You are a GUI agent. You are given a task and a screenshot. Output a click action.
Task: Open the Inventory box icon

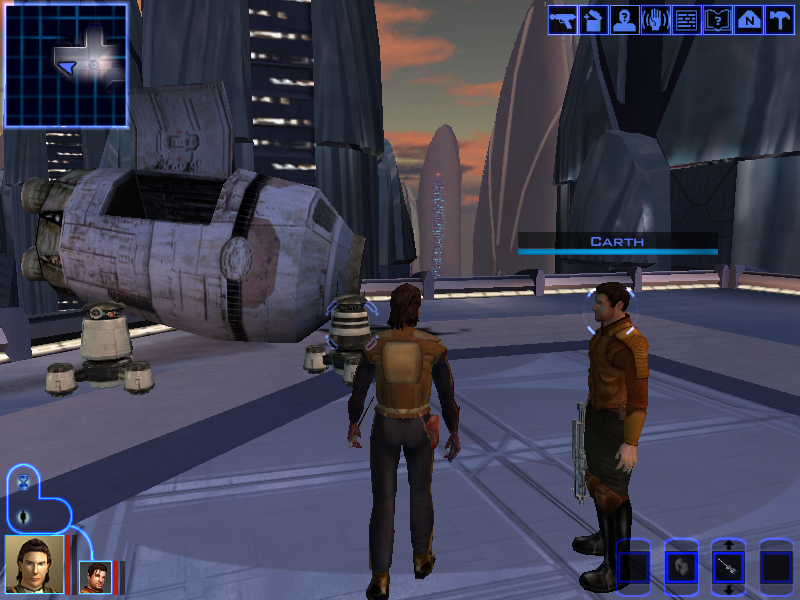pos(594,20)
